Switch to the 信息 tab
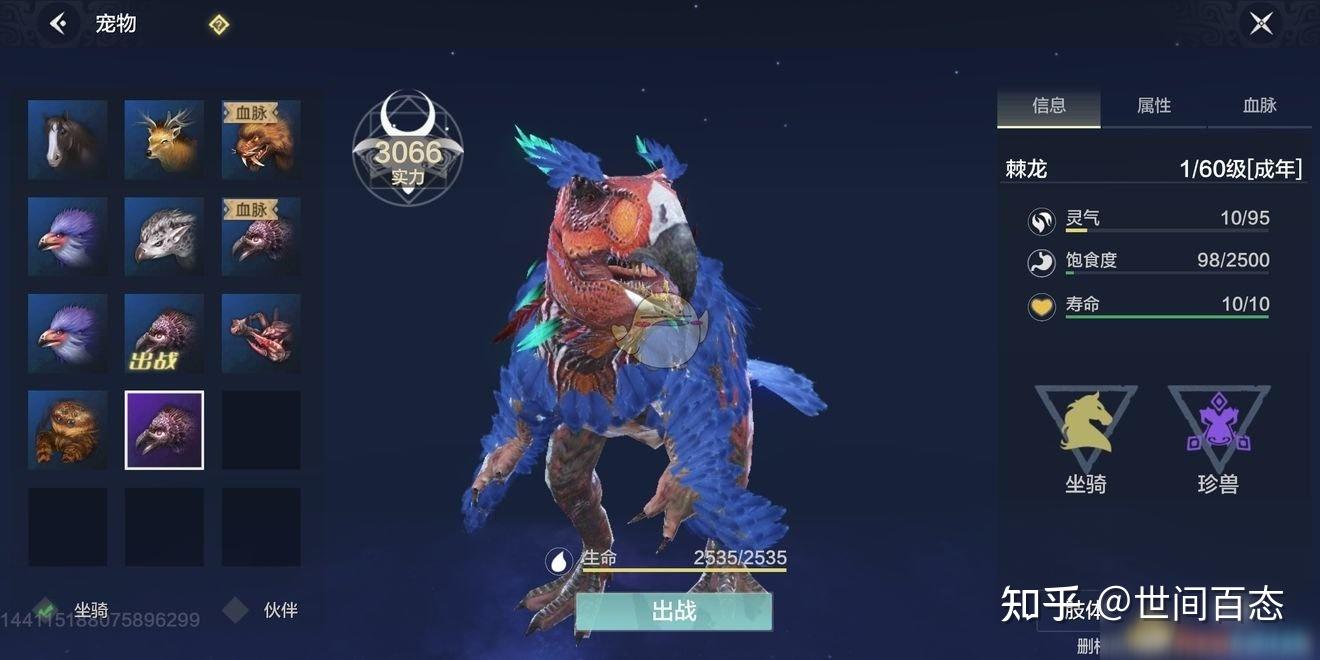Image resolution: width=1320 pixels, height=660 pixels. point(1049,106)
